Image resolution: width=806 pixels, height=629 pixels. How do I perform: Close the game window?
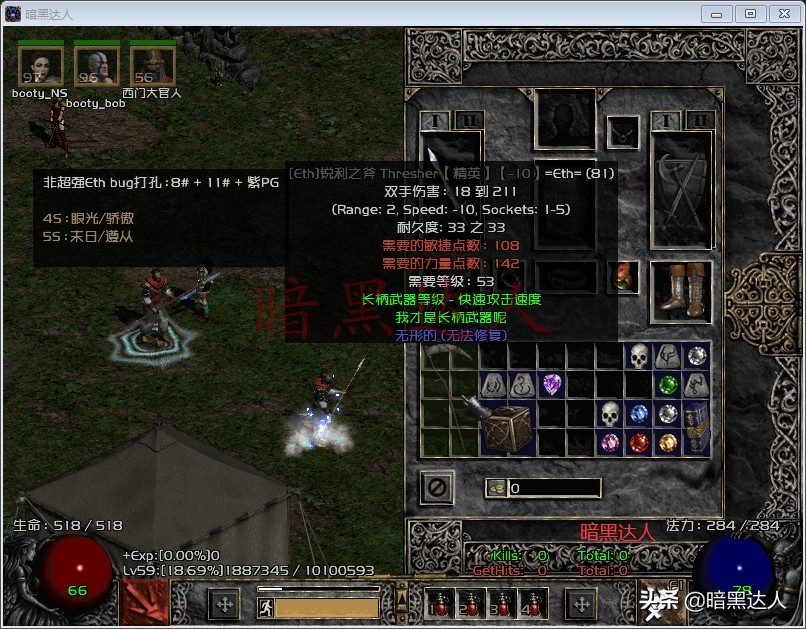[780, 14]
